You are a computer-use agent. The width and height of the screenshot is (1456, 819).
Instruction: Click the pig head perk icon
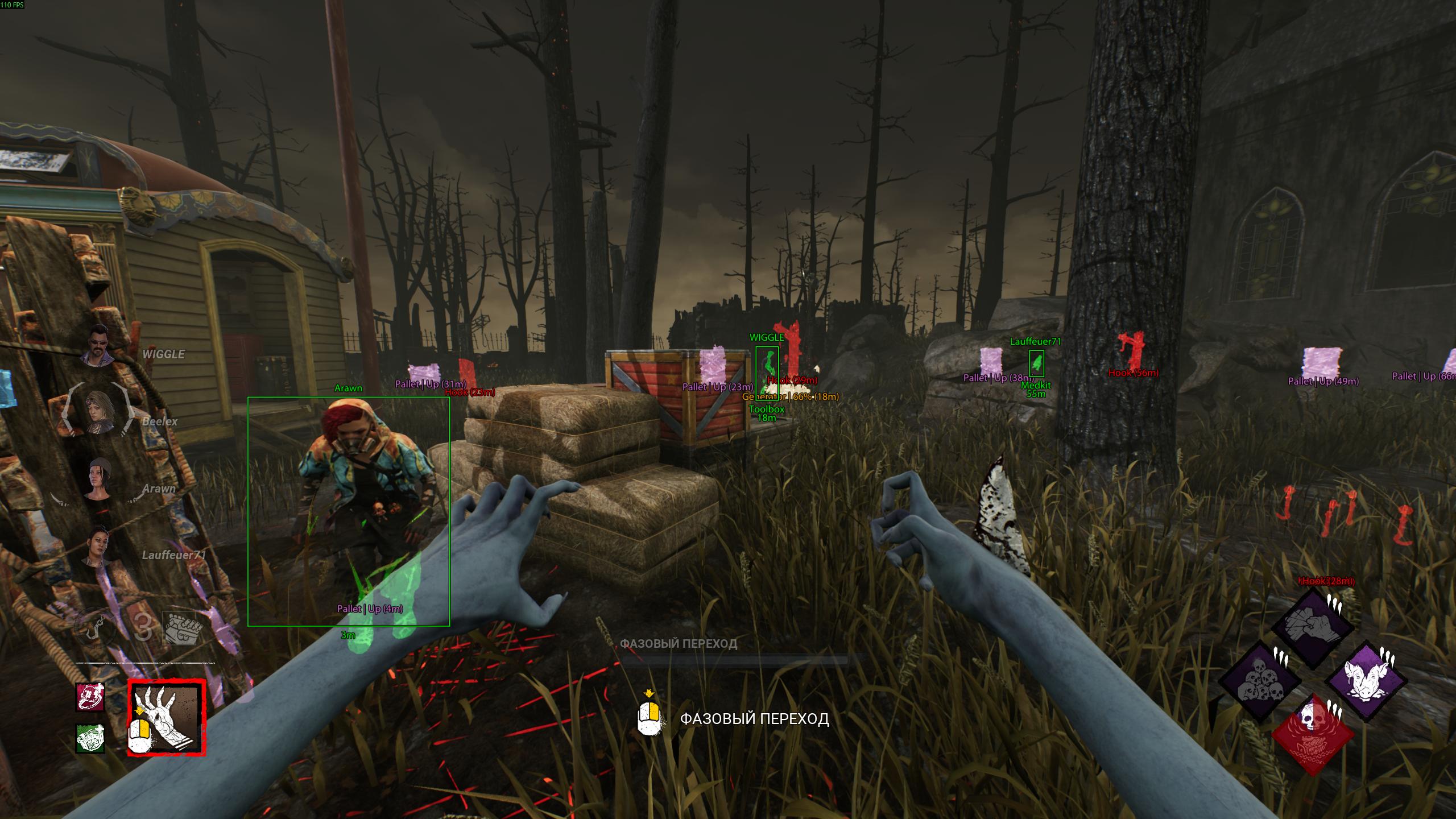coord(1367,681)
